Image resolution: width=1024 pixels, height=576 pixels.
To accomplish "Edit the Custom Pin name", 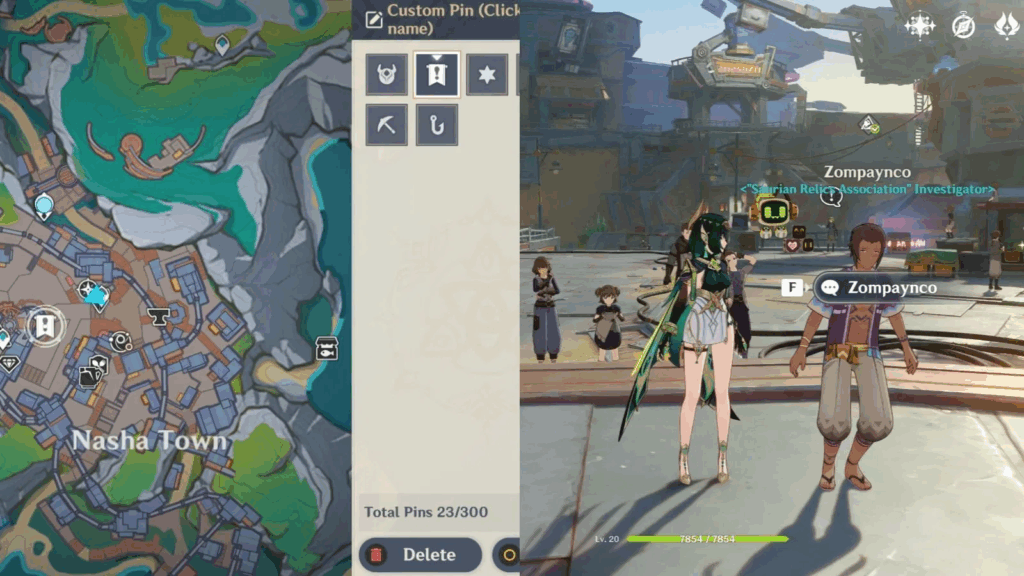I will tap(444, 19).
